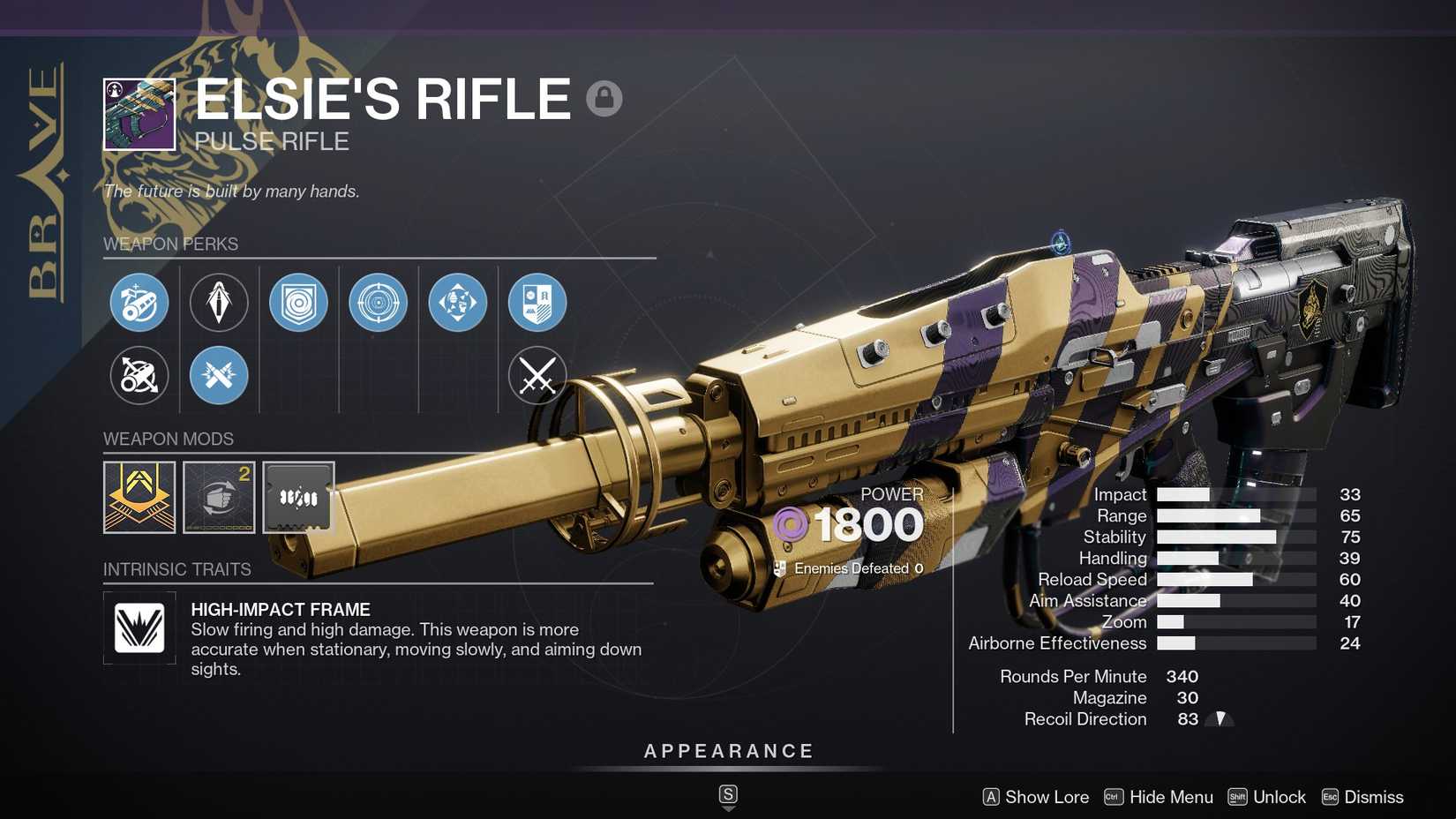Select the barrel perk icon in Weapon Perks

pos(139,302)
